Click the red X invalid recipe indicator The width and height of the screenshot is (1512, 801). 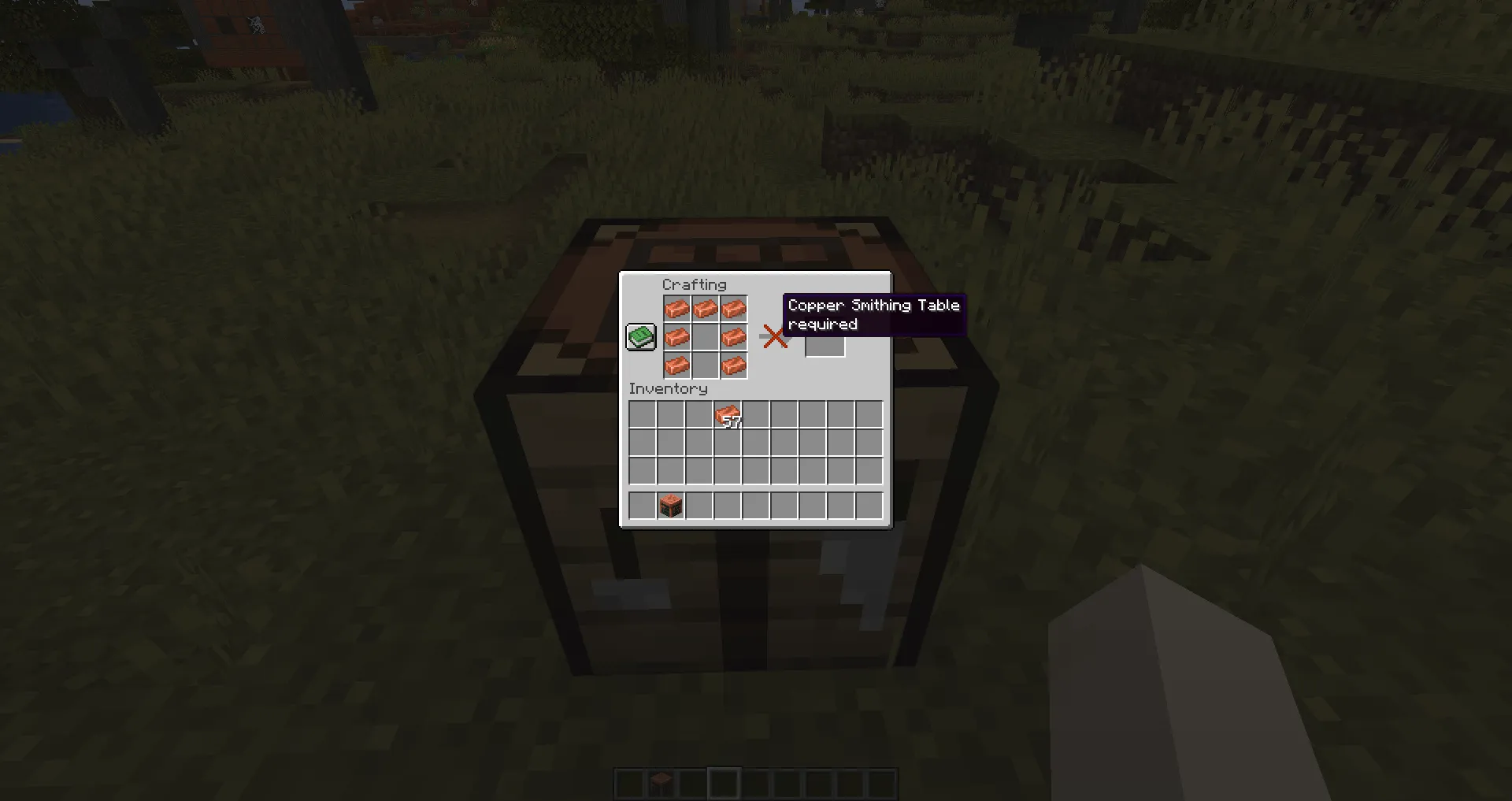click(x=774, y=336)
